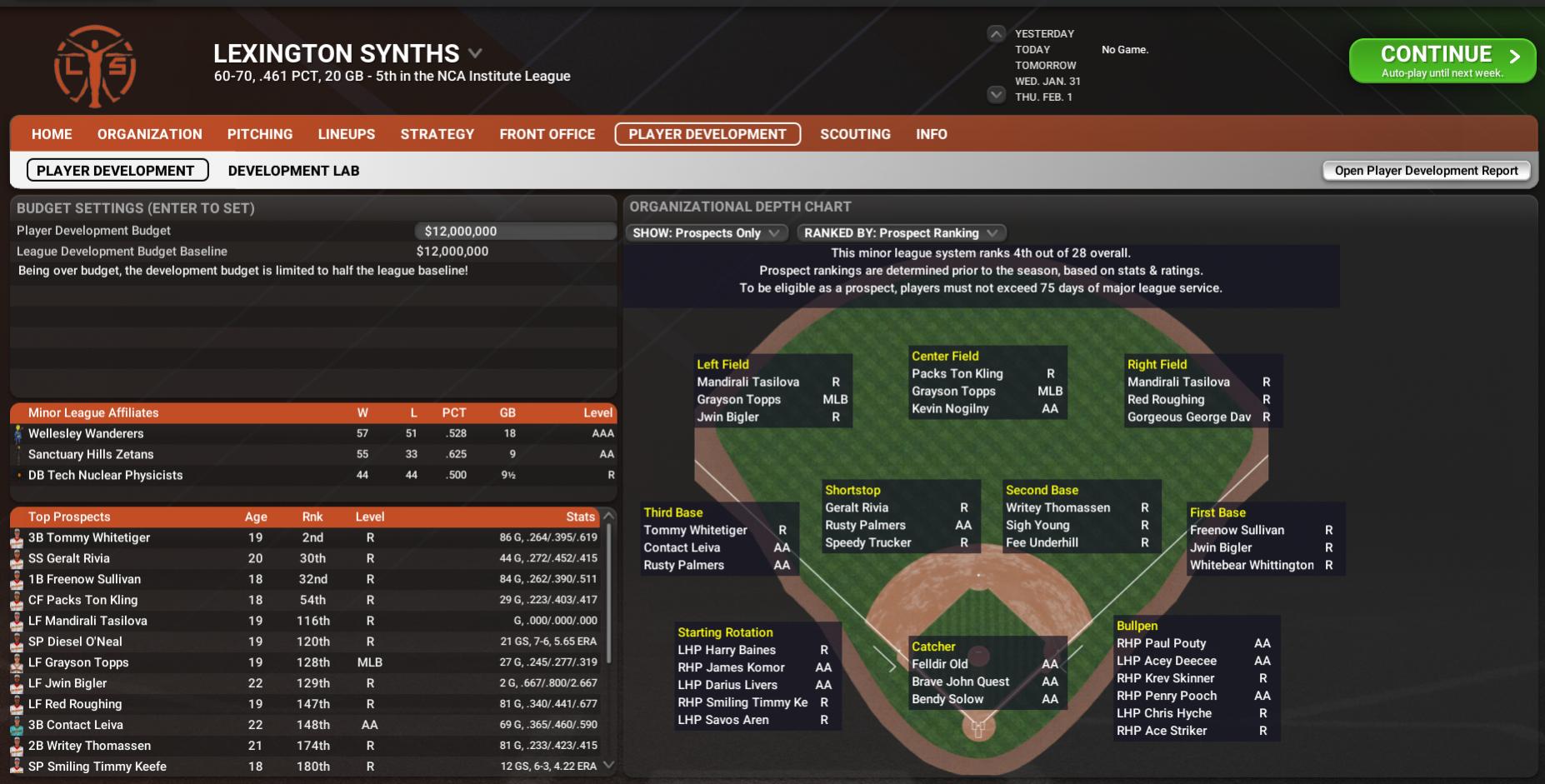Viewport: 1545px width, 784px height.
Task: Open Lexington Synths team dropdown arrow
Action: click(475, 53)
